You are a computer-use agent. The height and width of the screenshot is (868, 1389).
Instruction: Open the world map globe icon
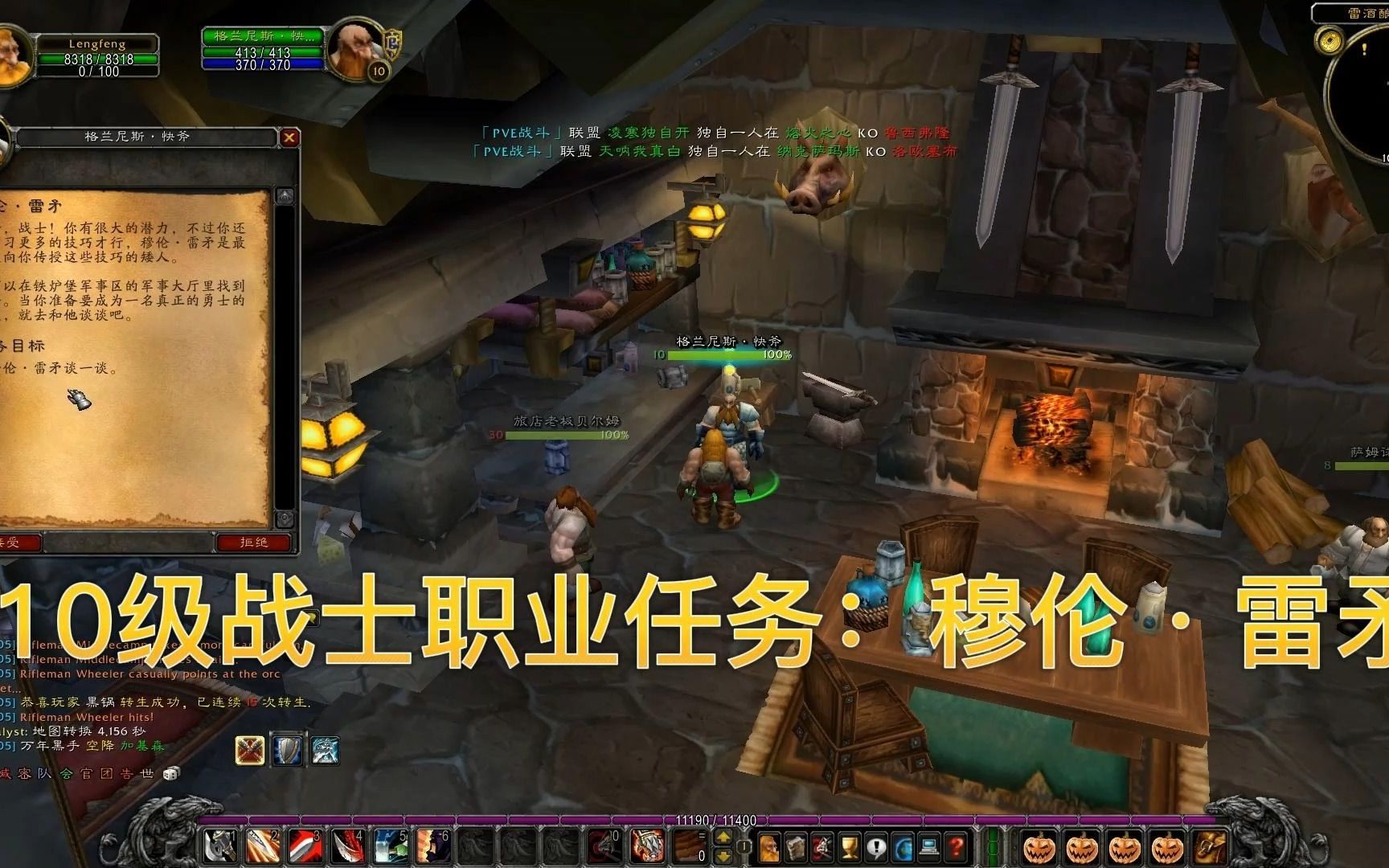[902, 846]
